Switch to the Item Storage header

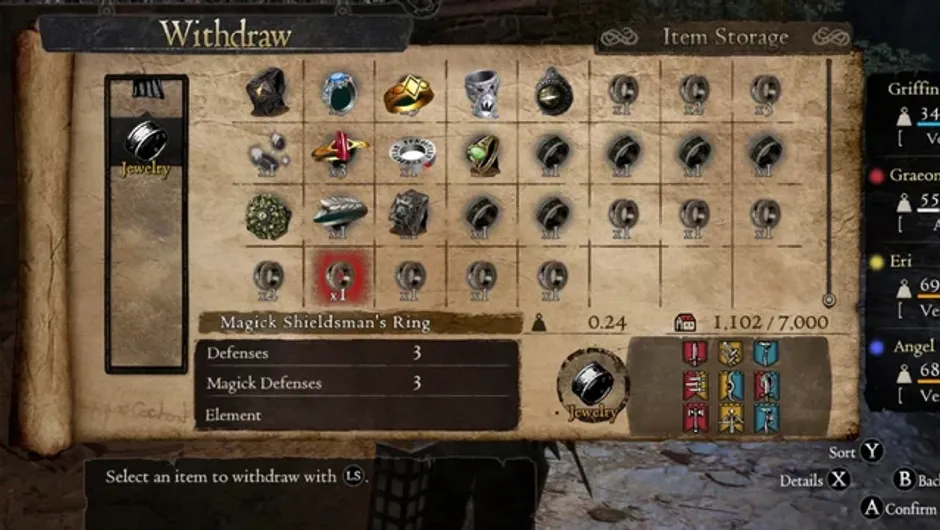[x=725, y=38]
